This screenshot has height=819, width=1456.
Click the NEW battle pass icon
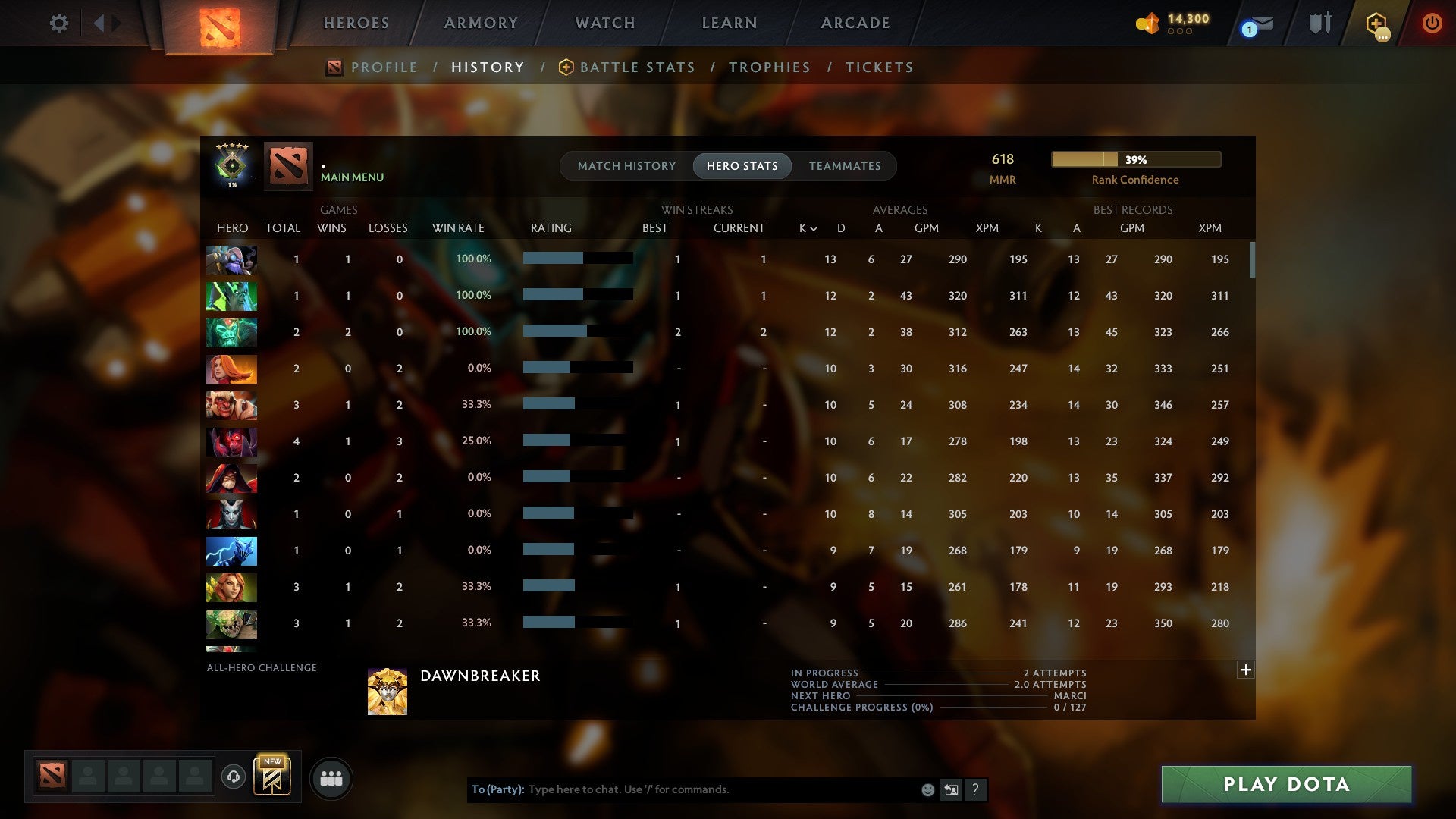coord(273,775)
